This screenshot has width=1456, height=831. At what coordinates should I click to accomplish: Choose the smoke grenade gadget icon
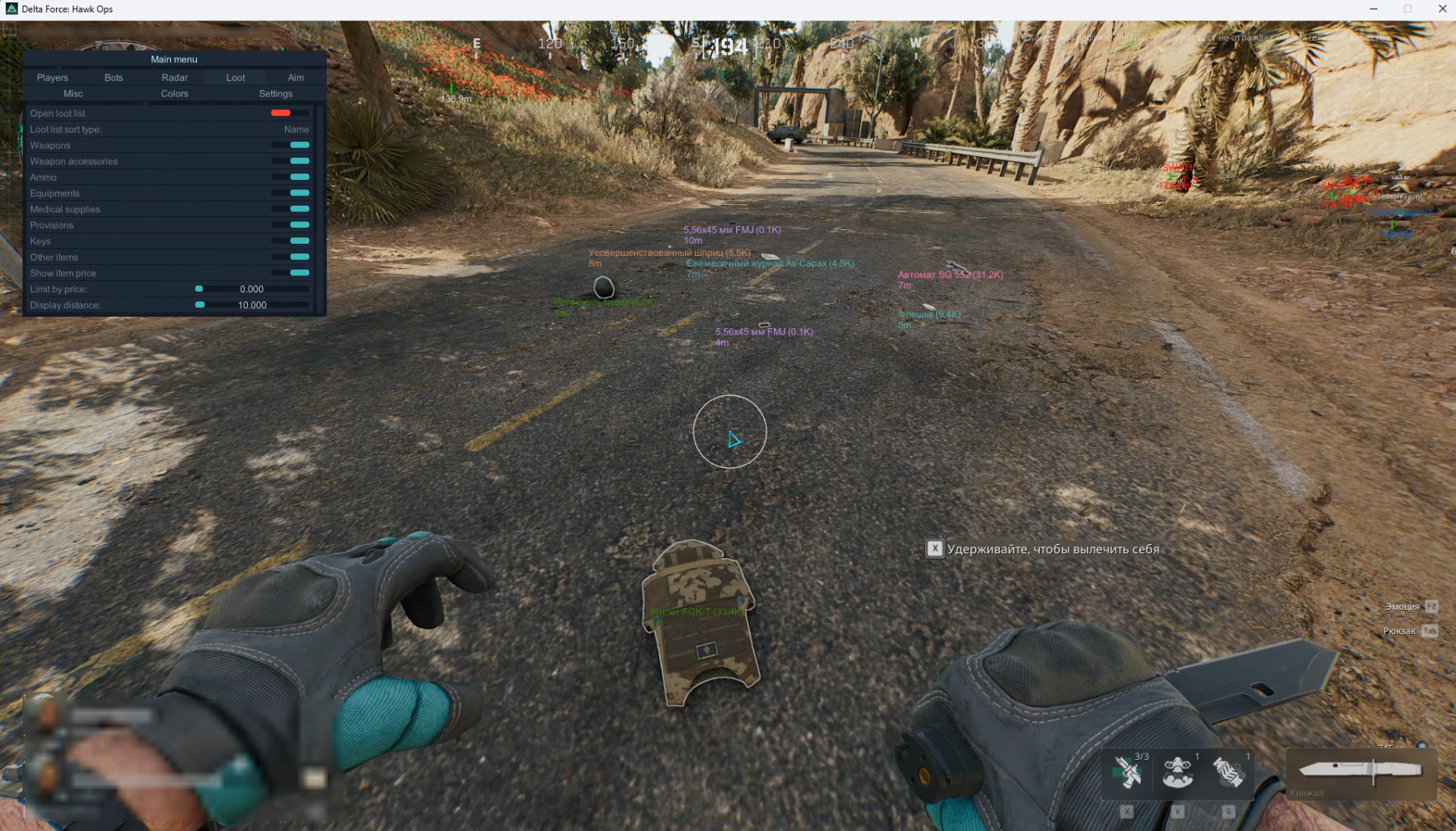pyautogui.click(x=1228, y=773)
